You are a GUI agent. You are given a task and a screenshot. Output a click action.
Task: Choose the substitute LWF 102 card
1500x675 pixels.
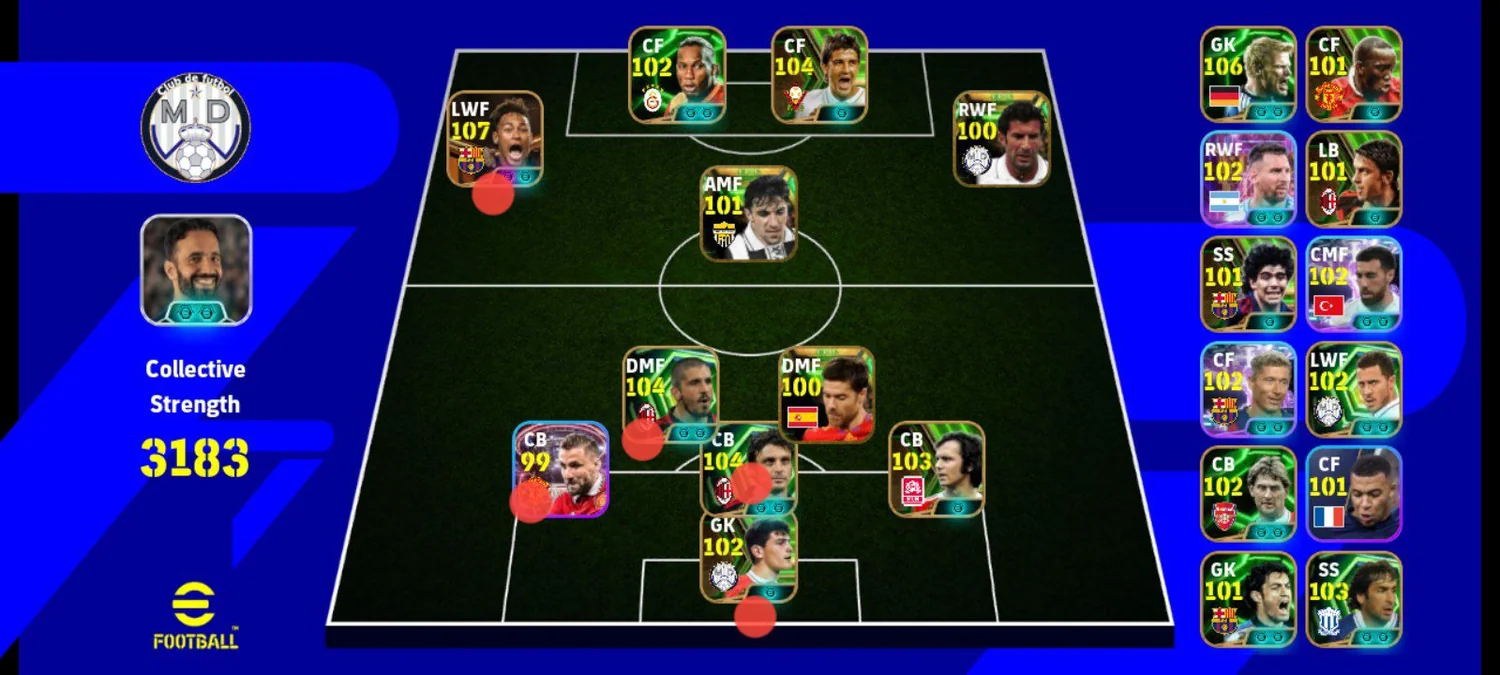[1353, 389]
